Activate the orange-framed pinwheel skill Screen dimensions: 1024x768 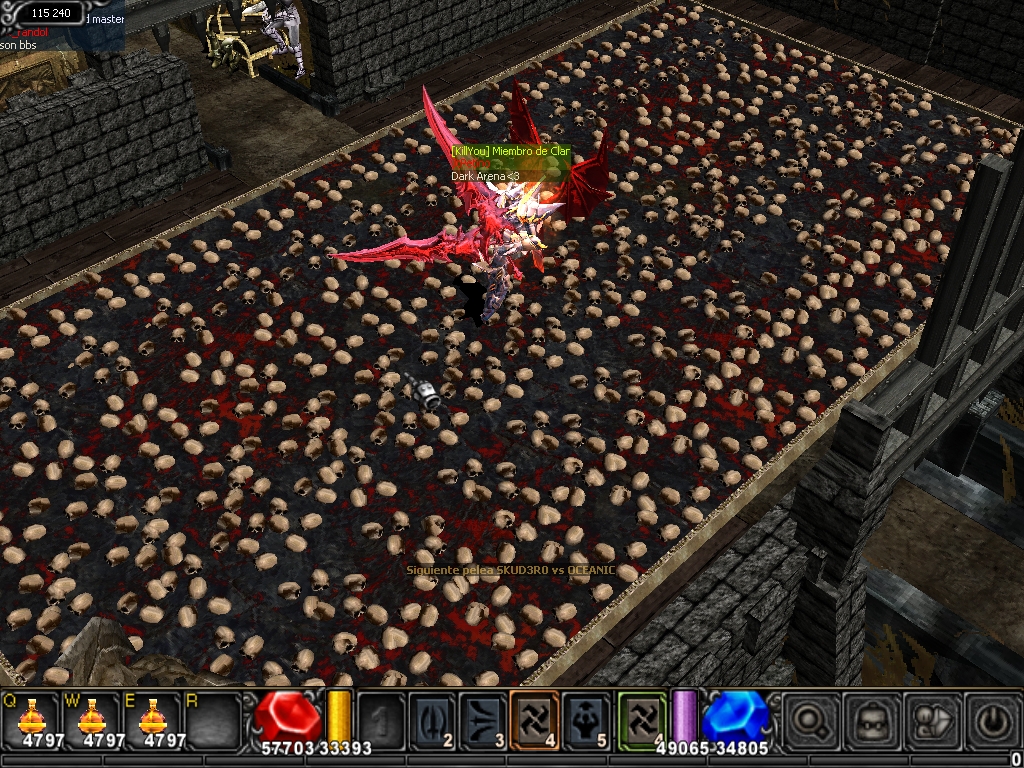(x=535, y=718)
